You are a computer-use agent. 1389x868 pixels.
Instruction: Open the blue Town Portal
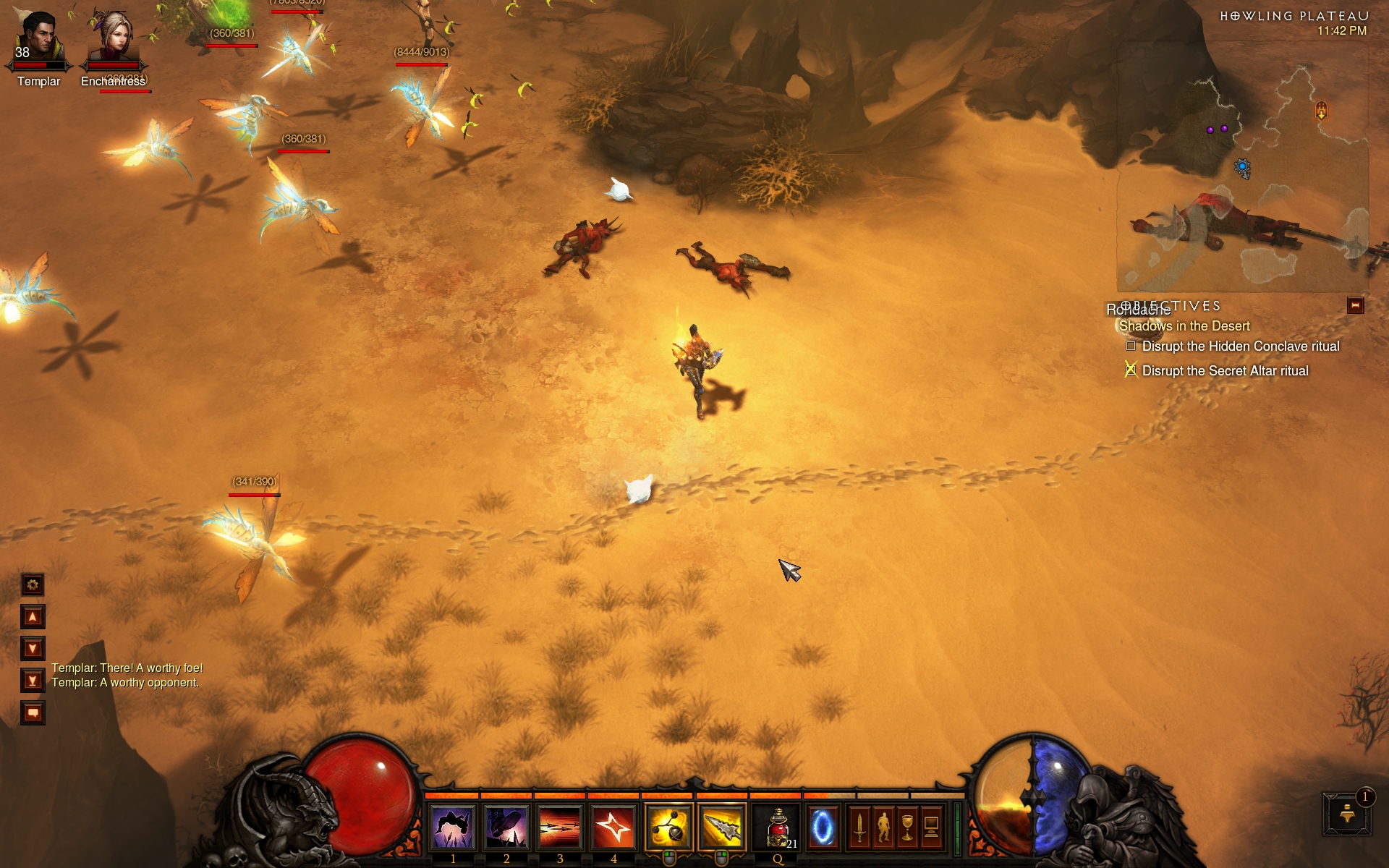point(822,827)
